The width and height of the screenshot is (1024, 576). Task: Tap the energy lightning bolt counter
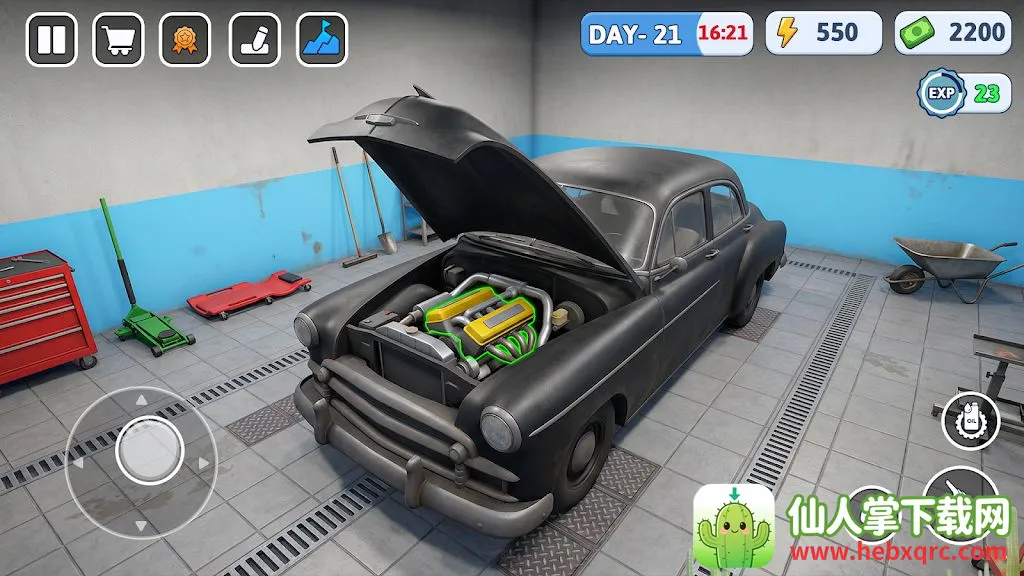pyautogui.click(x=824, y=33)
